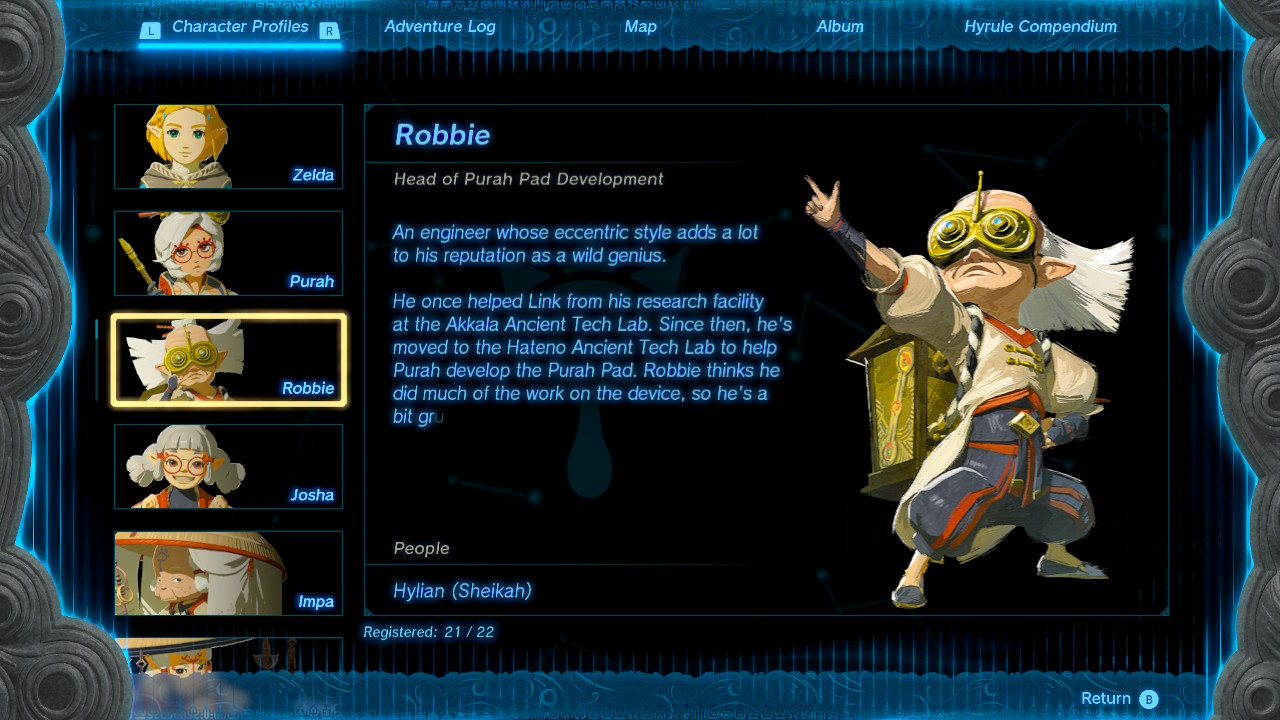Click the Robbie profile title text
Image resolution: width=1280 pixels, height=720 pixels.
[443, 135]
